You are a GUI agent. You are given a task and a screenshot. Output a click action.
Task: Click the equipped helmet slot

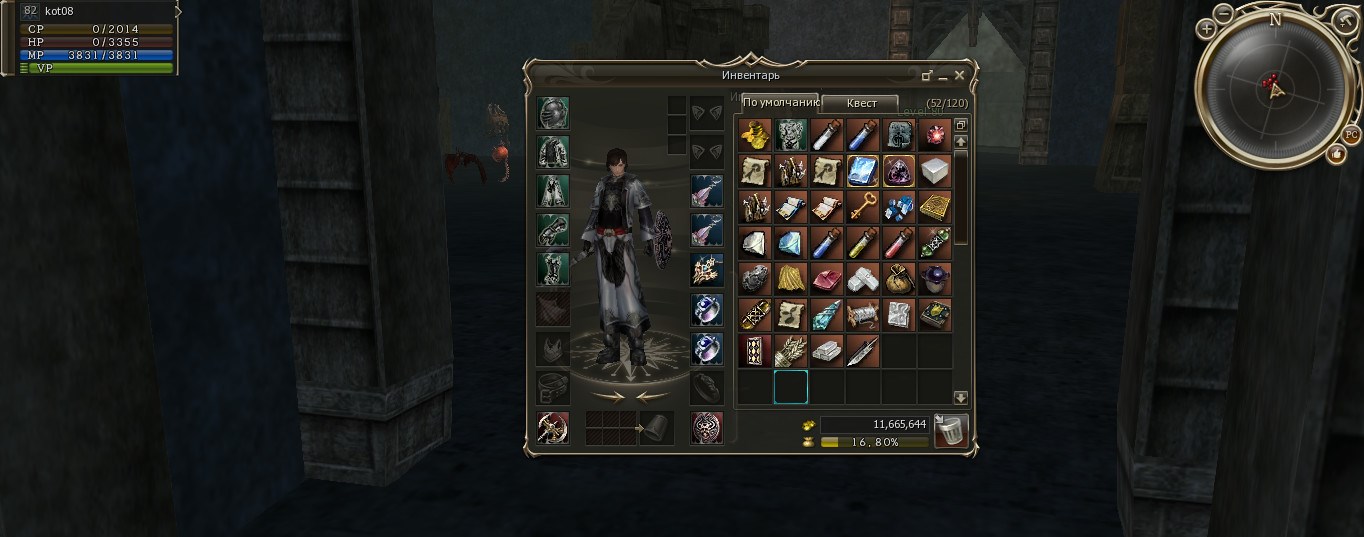pyautogui.click(x=553, y=113)
